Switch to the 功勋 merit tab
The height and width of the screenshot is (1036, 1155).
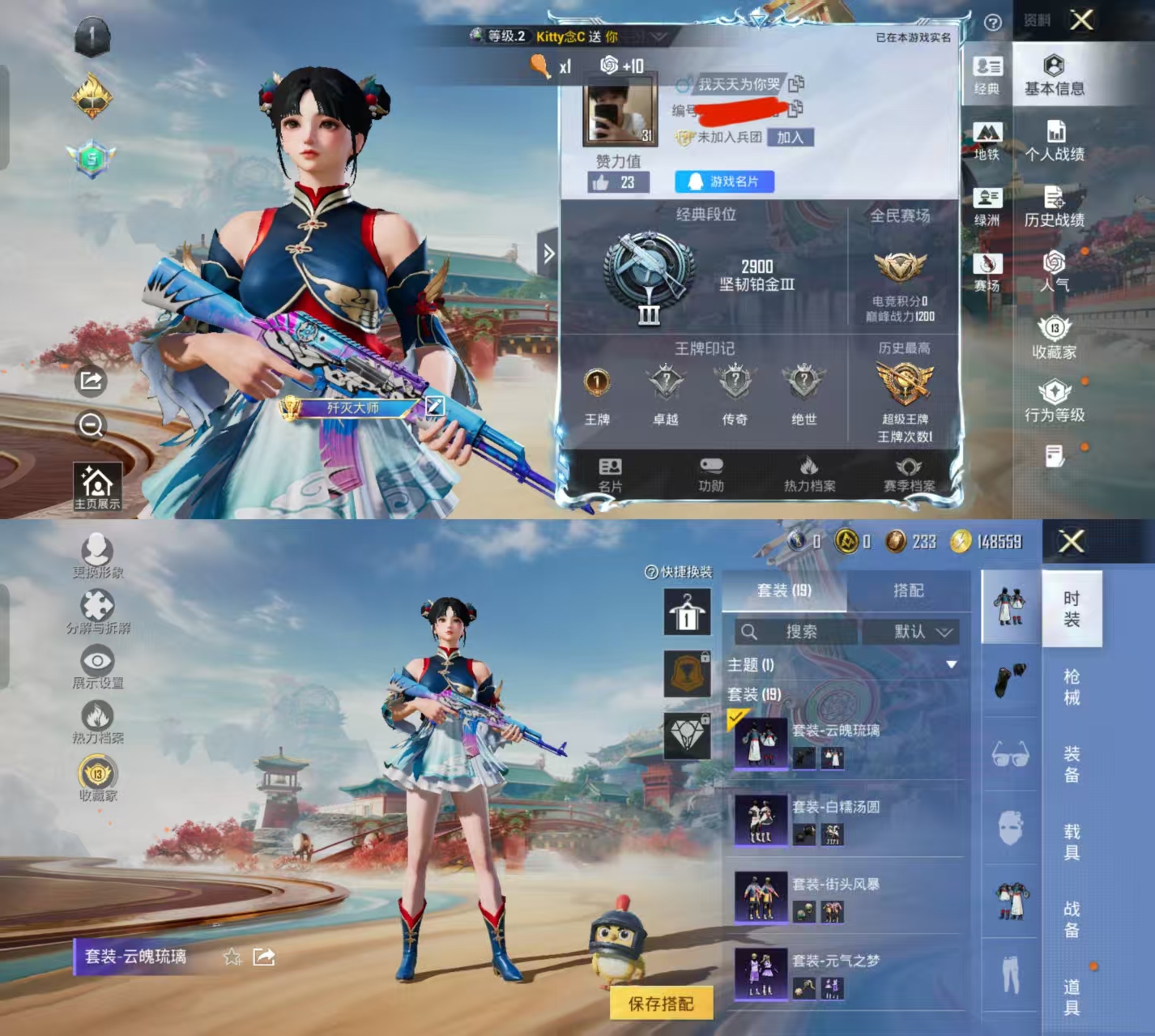point(710,474)
